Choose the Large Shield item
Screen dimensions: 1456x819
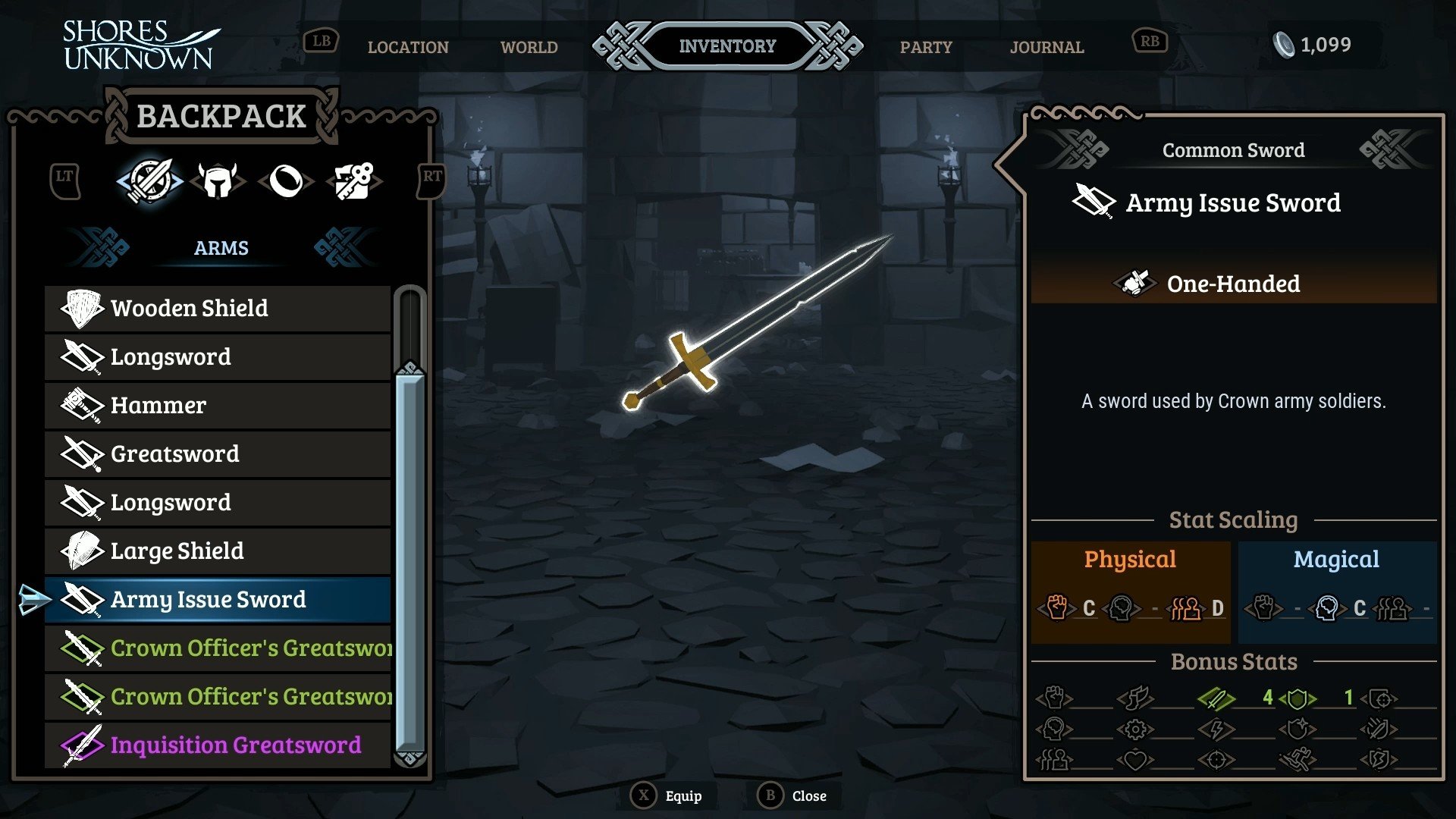218,551
